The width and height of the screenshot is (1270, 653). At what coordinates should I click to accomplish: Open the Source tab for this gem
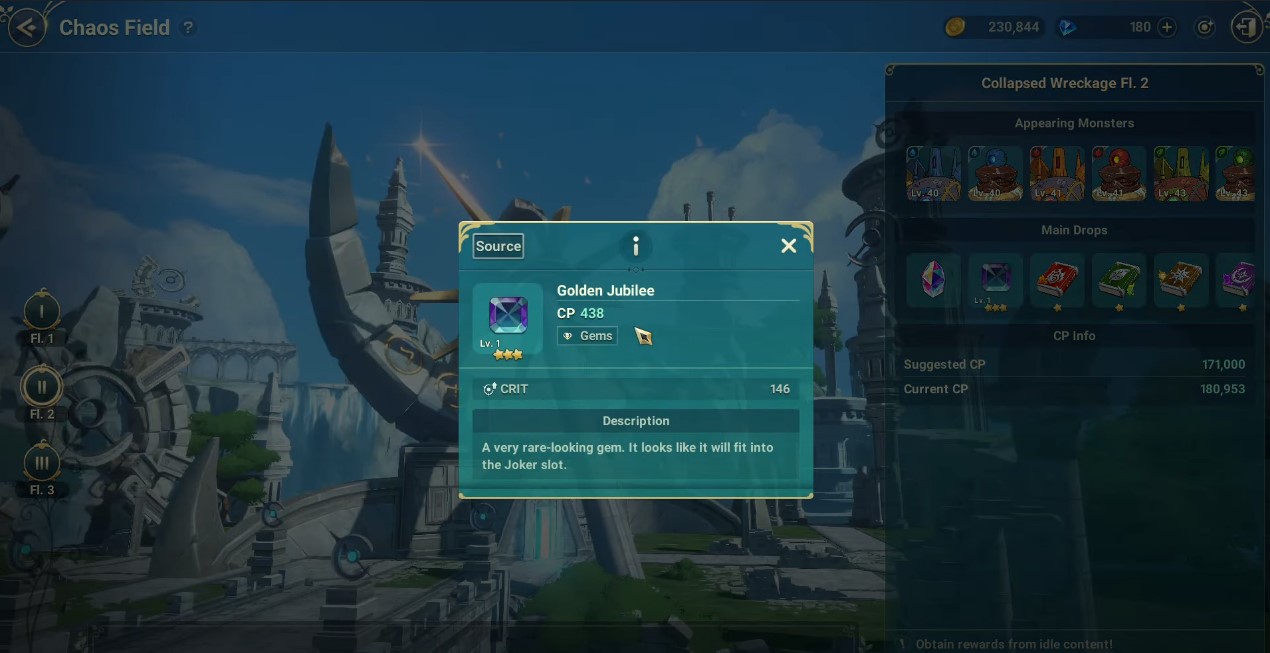498,246
